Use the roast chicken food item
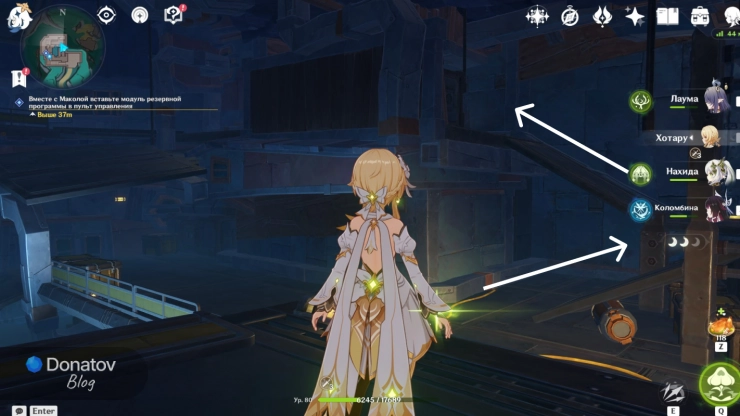This screenshot has width=740, height=416. [x=720, y=327]
